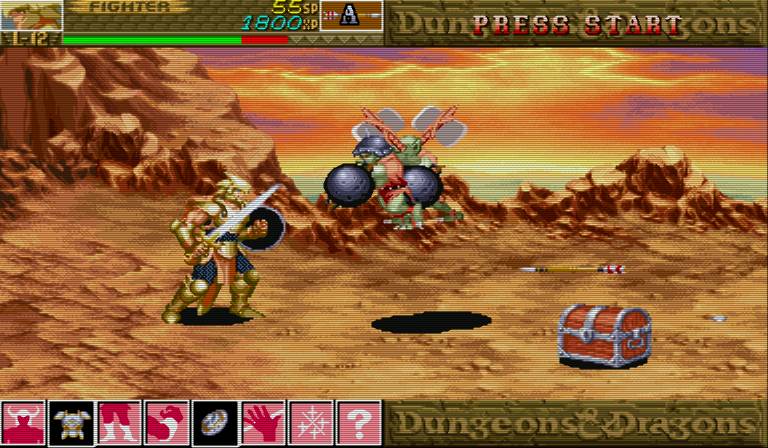Select the flexed arm gauntlet slot

167,422
